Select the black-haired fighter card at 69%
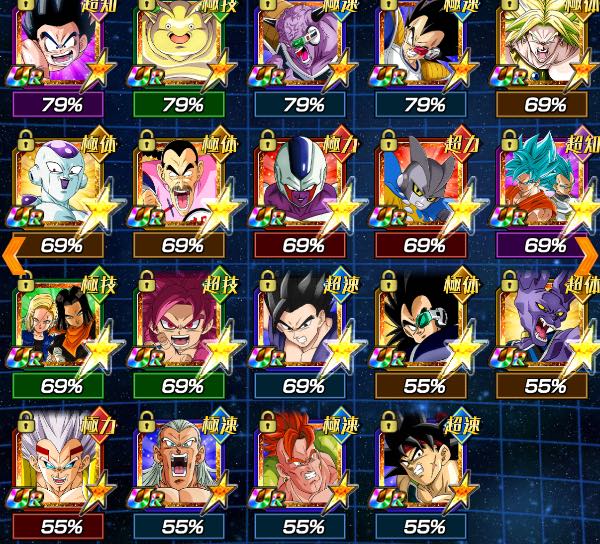Screen dimensions: 600x544 302,326
